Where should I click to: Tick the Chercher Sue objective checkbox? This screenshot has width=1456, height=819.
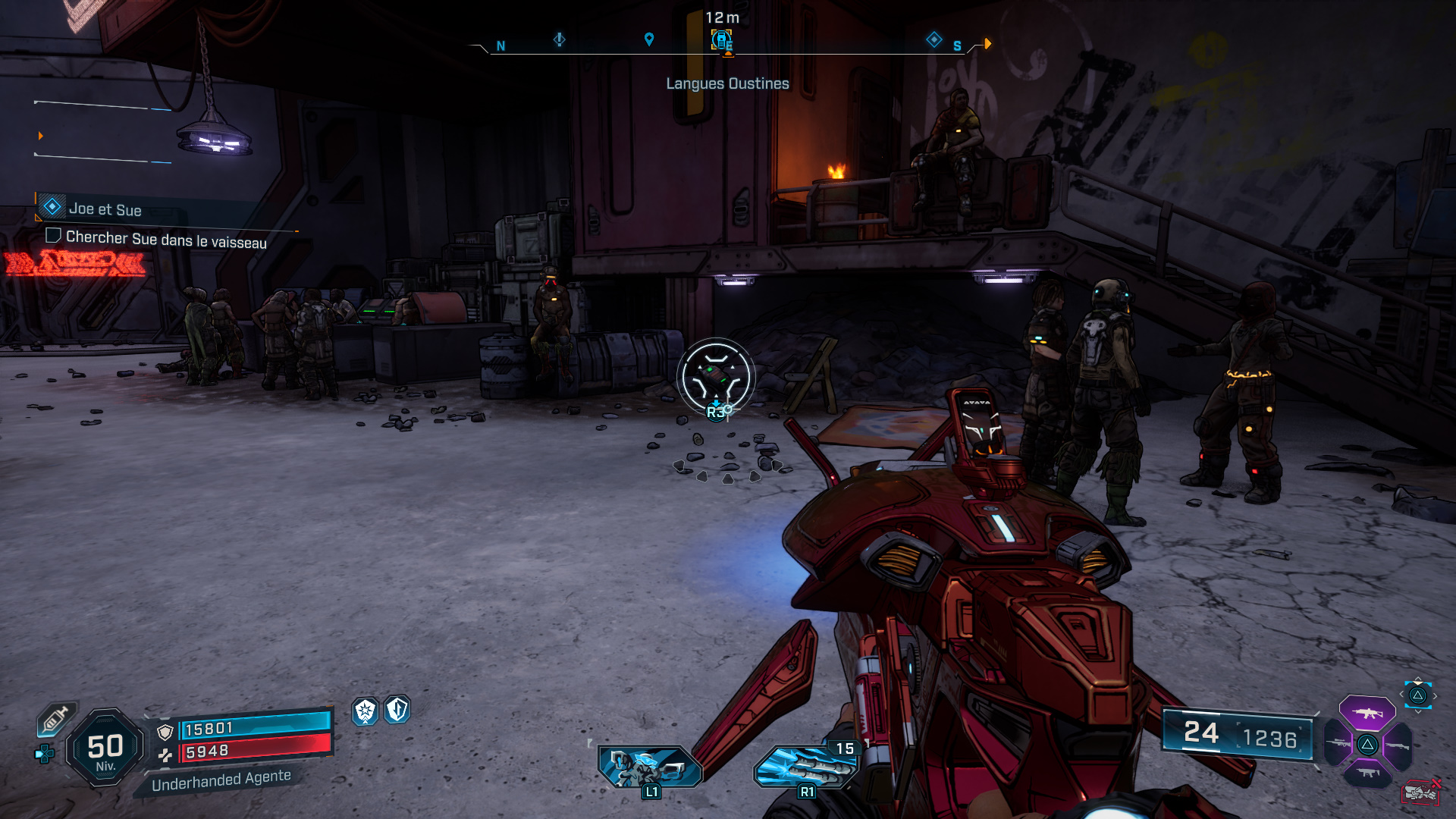pyautogui.click(x=53, y=236)
